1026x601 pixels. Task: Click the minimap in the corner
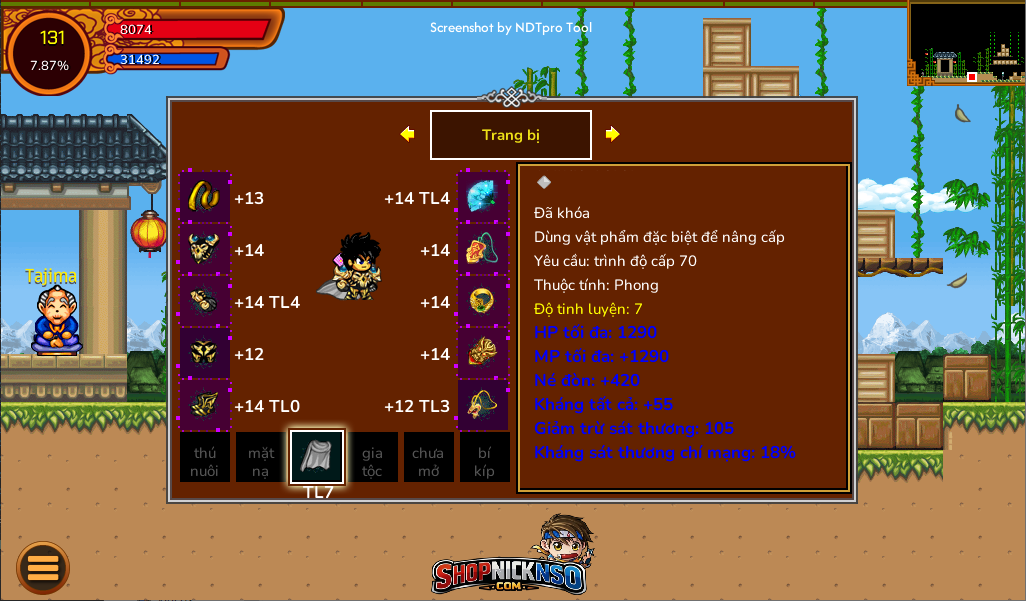[x=966, y=43]
